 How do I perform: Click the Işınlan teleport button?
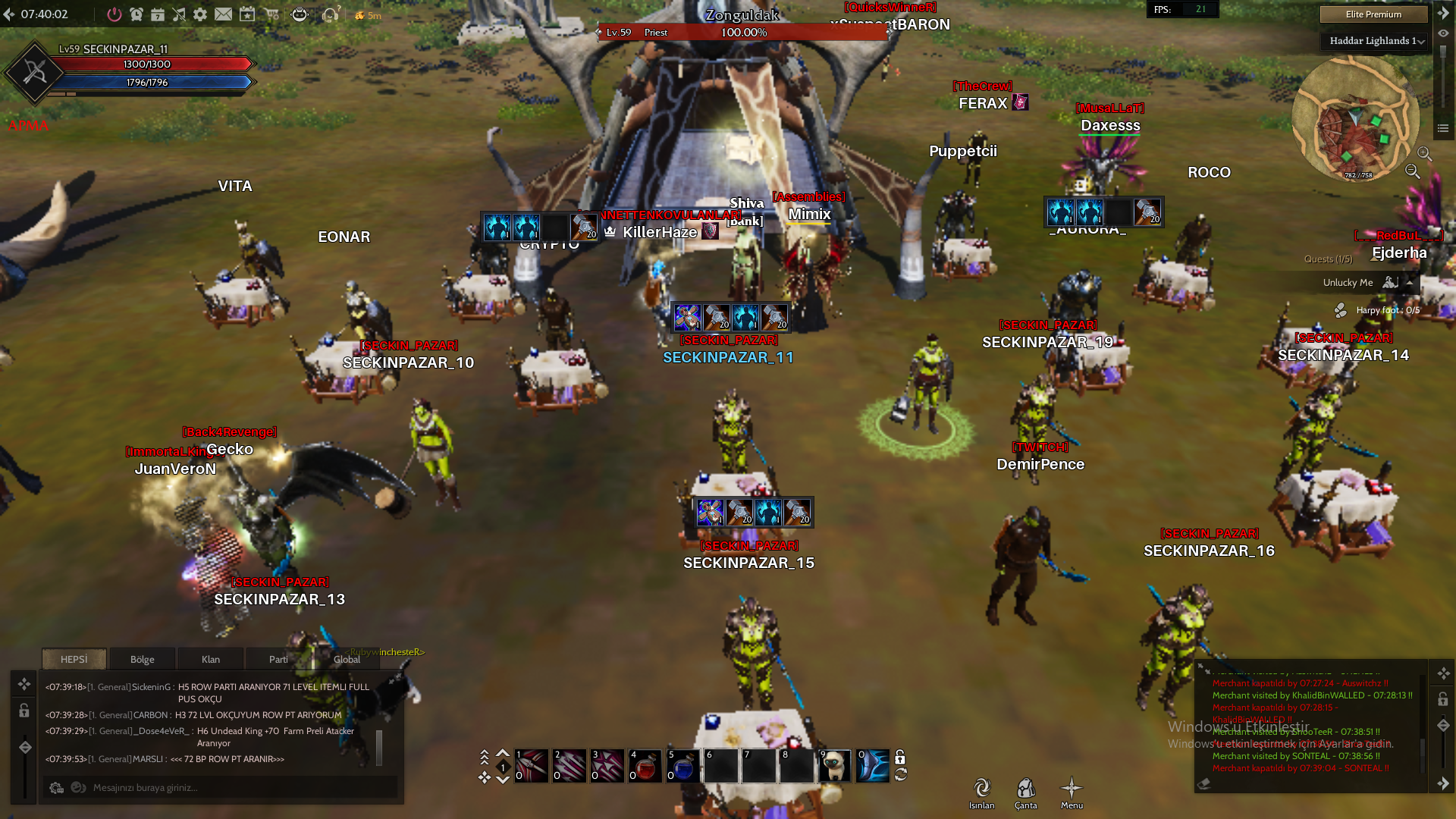pos(981,792)
